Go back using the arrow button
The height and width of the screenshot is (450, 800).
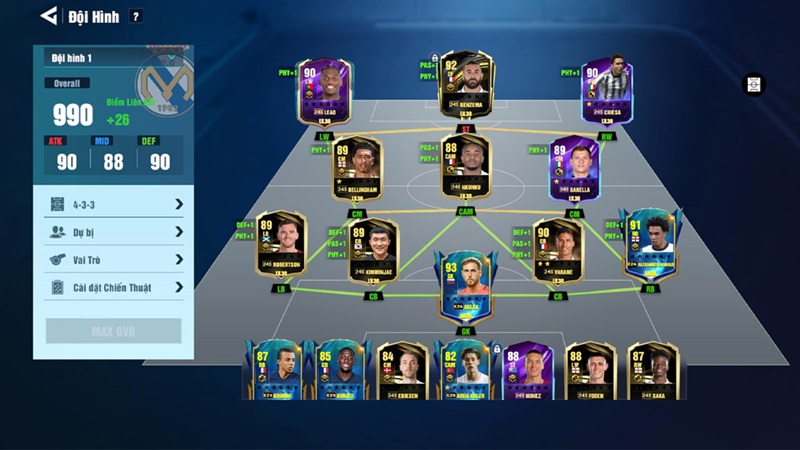(x=47, y=15)
